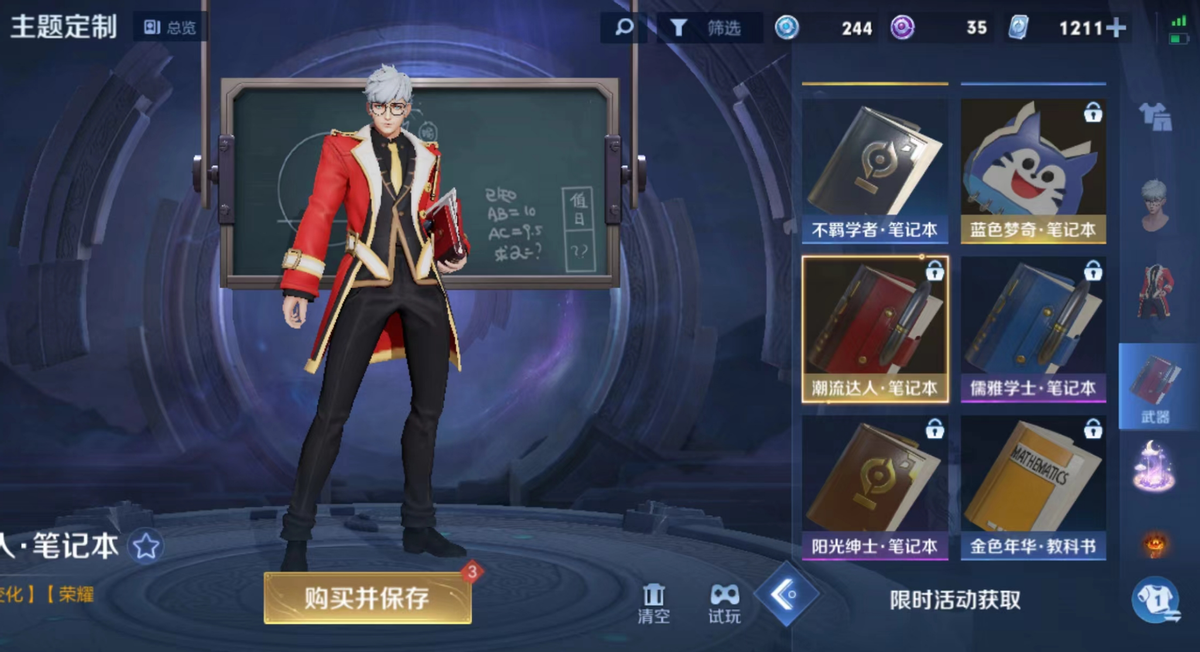The height and width of the screenshot is (652, 1200).
Task: Switch to the outfit set tab
Action: [x=1156, y=117]
